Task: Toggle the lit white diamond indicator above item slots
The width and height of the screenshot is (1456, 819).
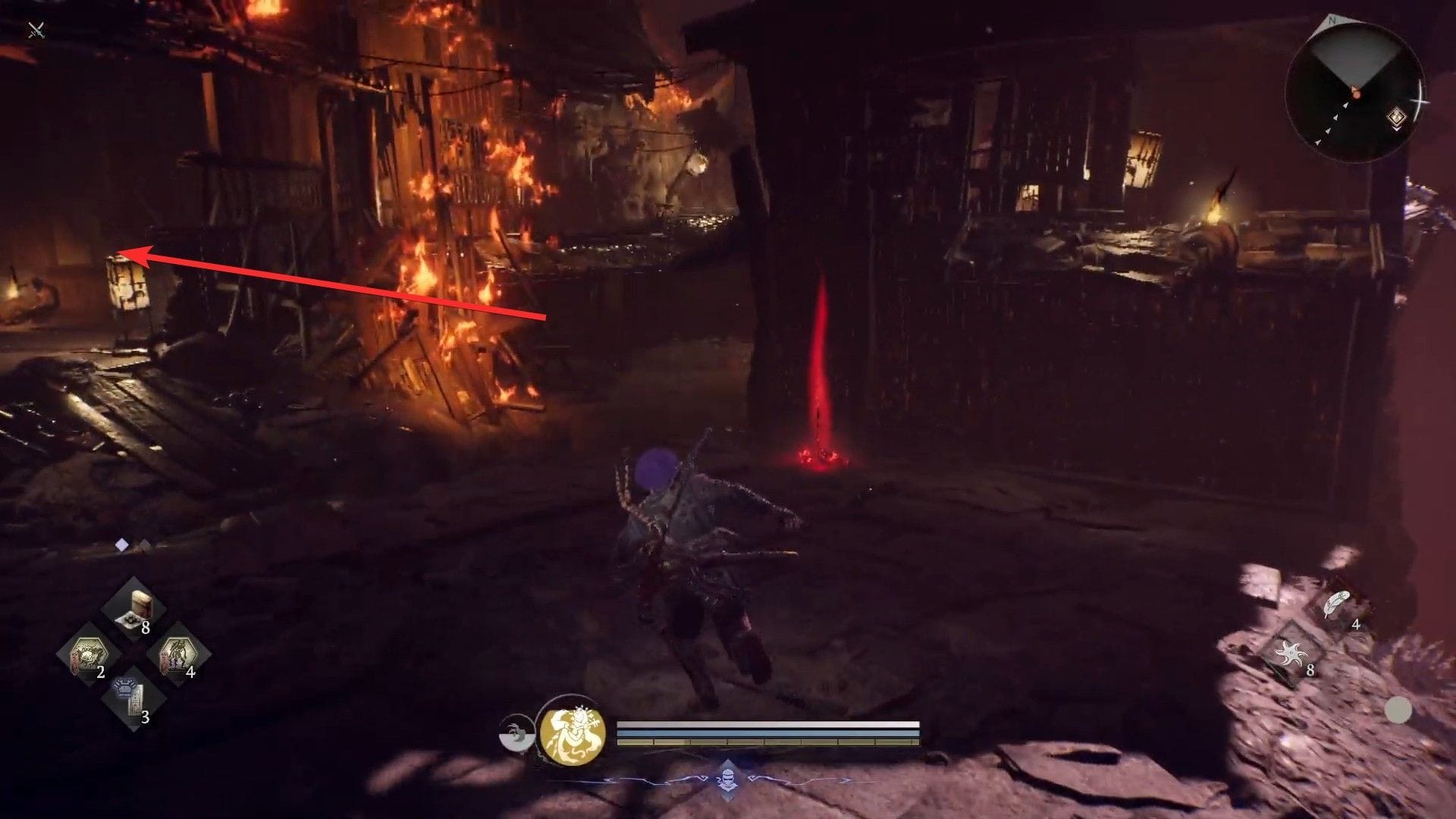Action: pyautogui.click(x=121, y=544)
